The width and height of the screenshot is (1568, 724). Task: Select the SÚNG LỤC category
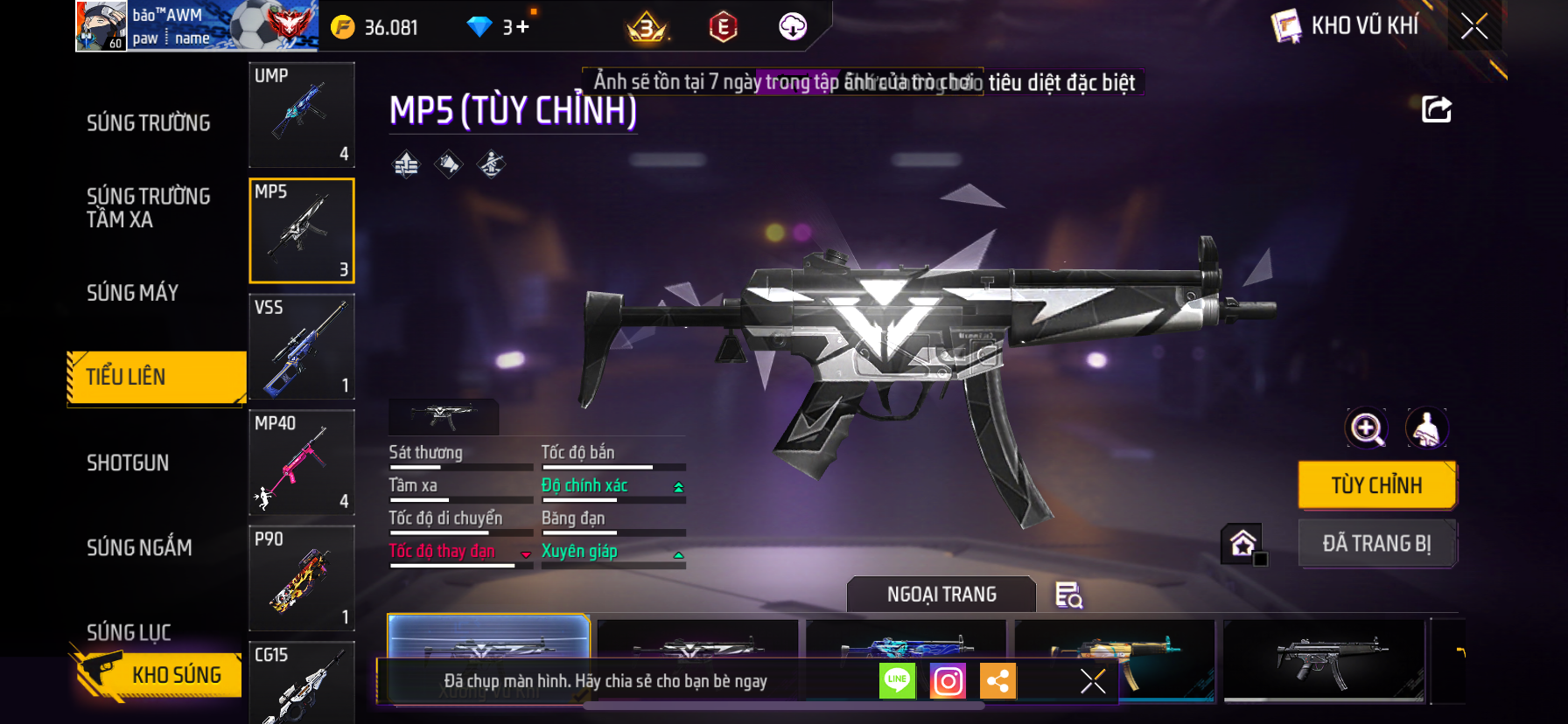click(x=129, y=631)
